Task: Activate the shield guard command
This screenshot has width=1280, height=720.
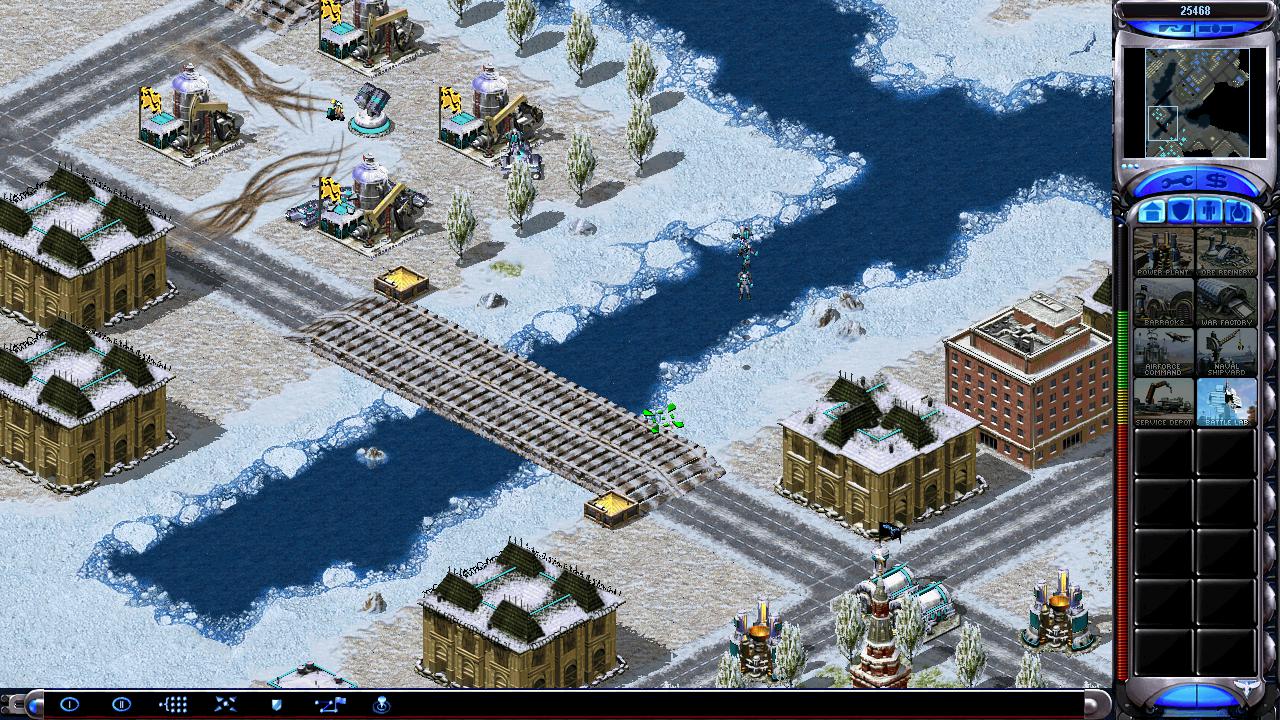Action: point(277,705)
